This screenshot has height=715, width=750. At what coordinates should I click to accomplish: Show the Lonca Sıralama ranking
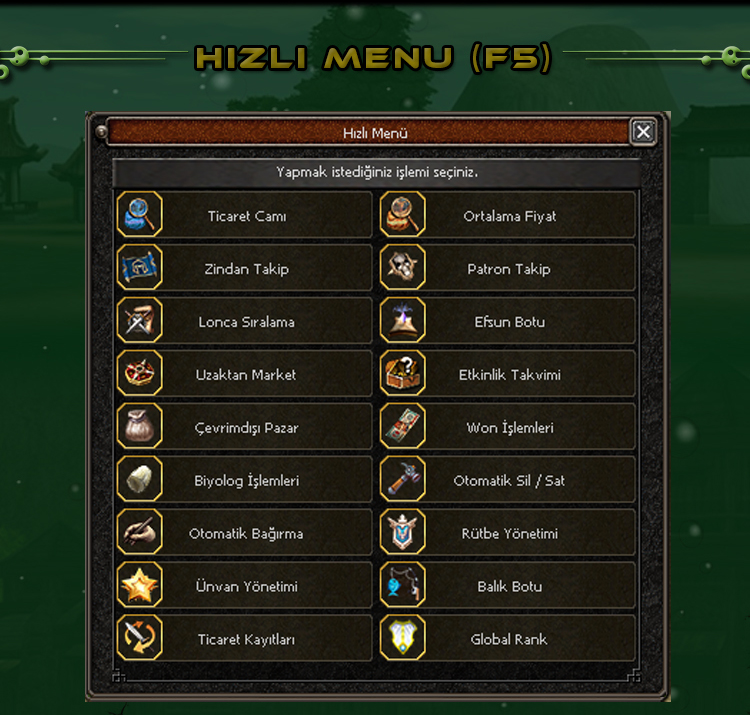pos(246,322)
